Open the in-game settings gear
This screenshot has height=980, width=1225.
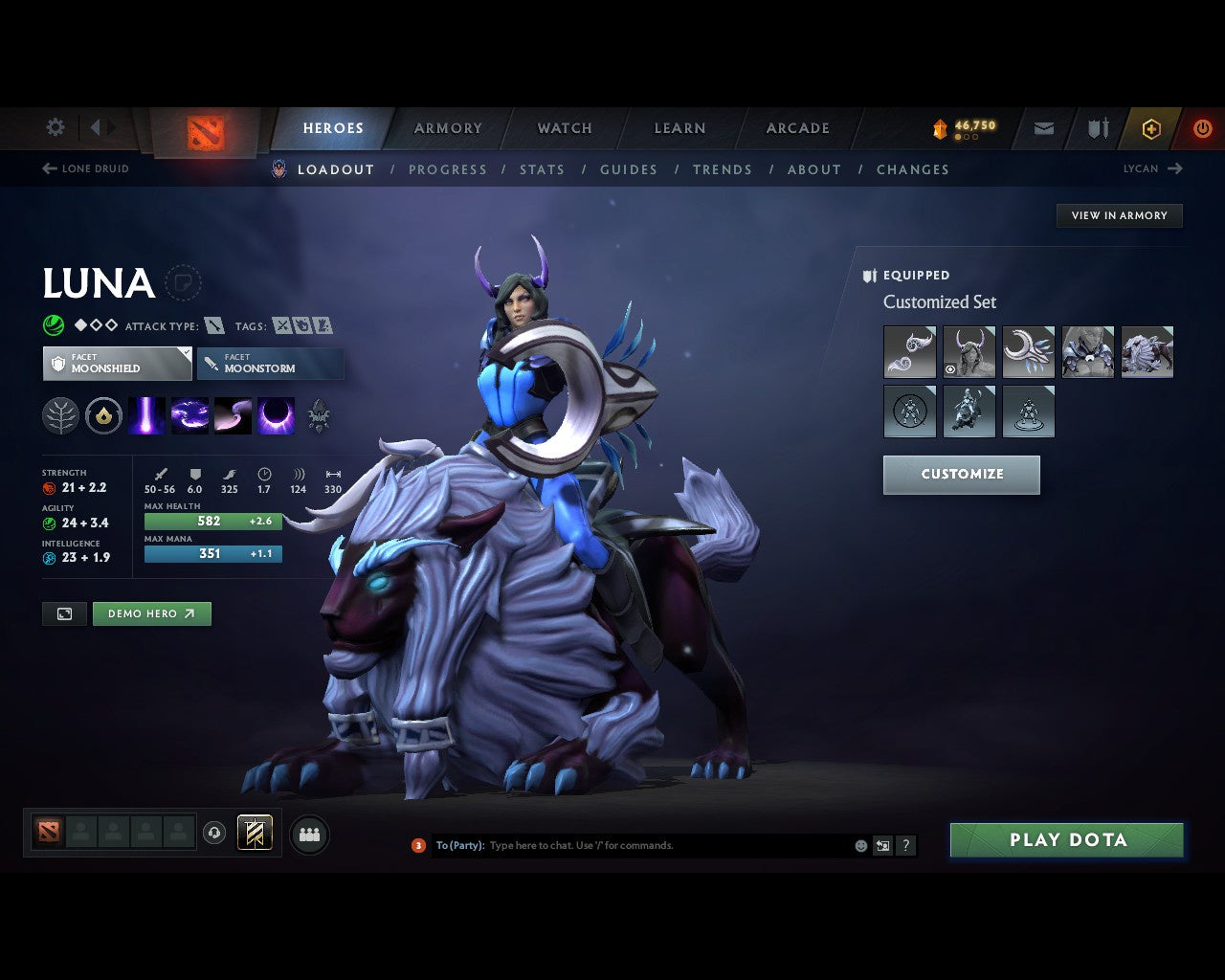tap(55, 127)
